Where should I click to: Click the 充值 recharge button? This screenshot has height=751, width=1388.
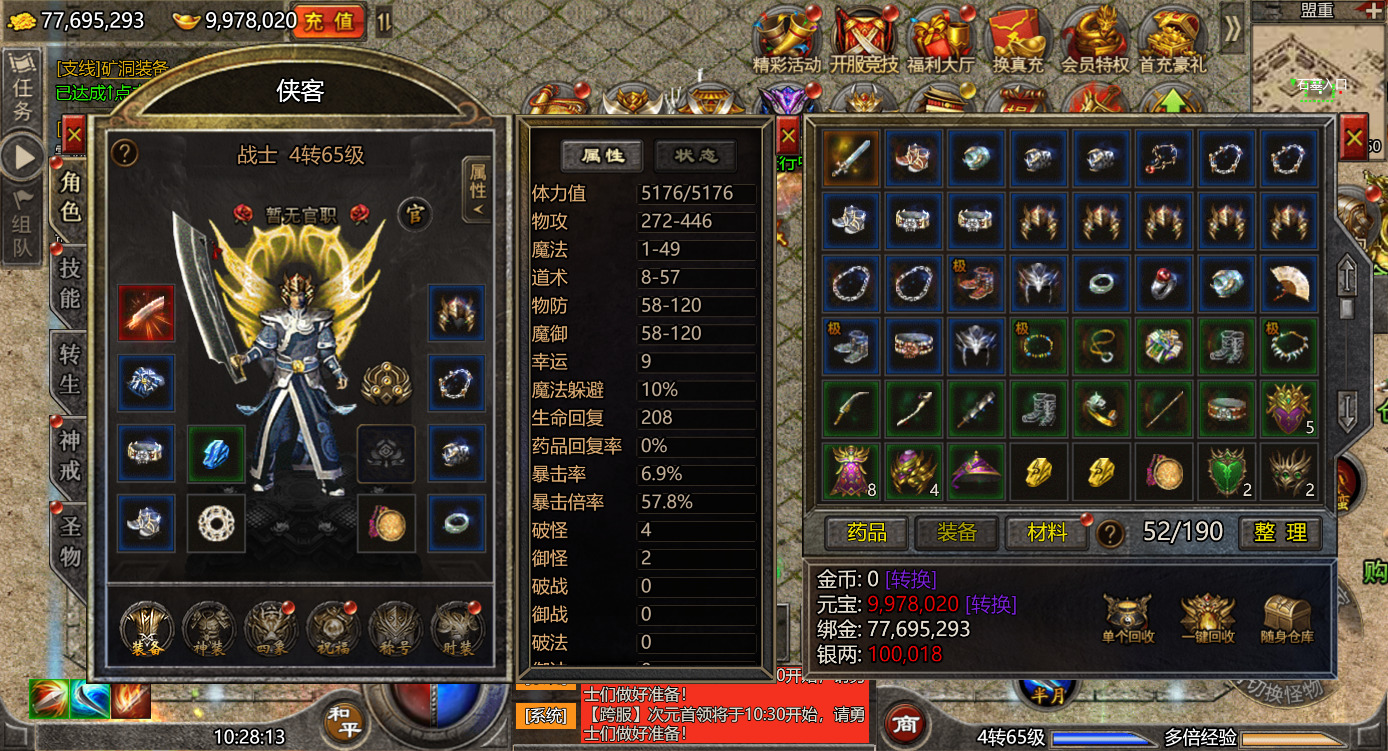coord(330,22)
